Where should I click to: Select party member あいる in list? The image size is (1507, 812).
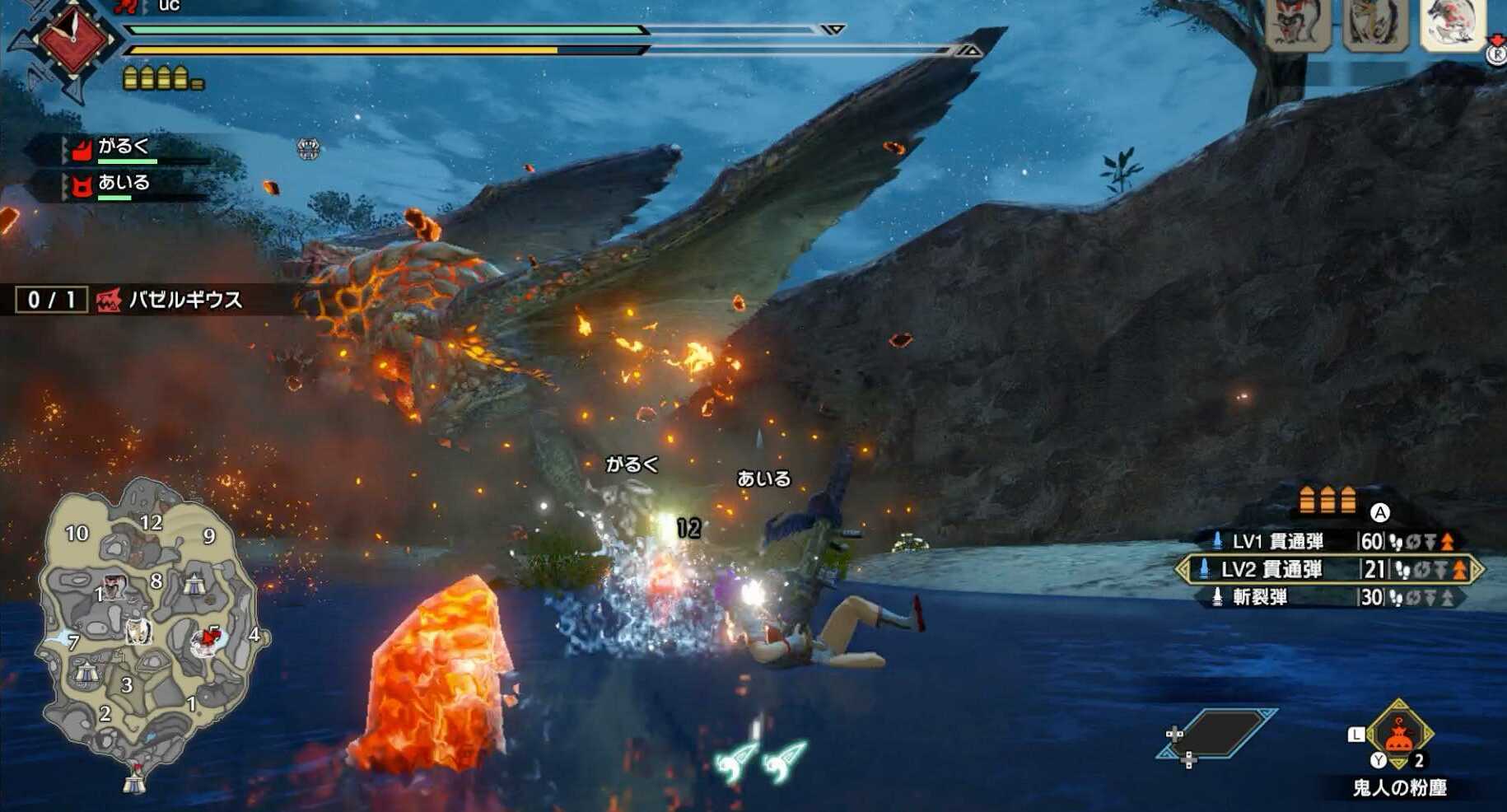point(124,184)
